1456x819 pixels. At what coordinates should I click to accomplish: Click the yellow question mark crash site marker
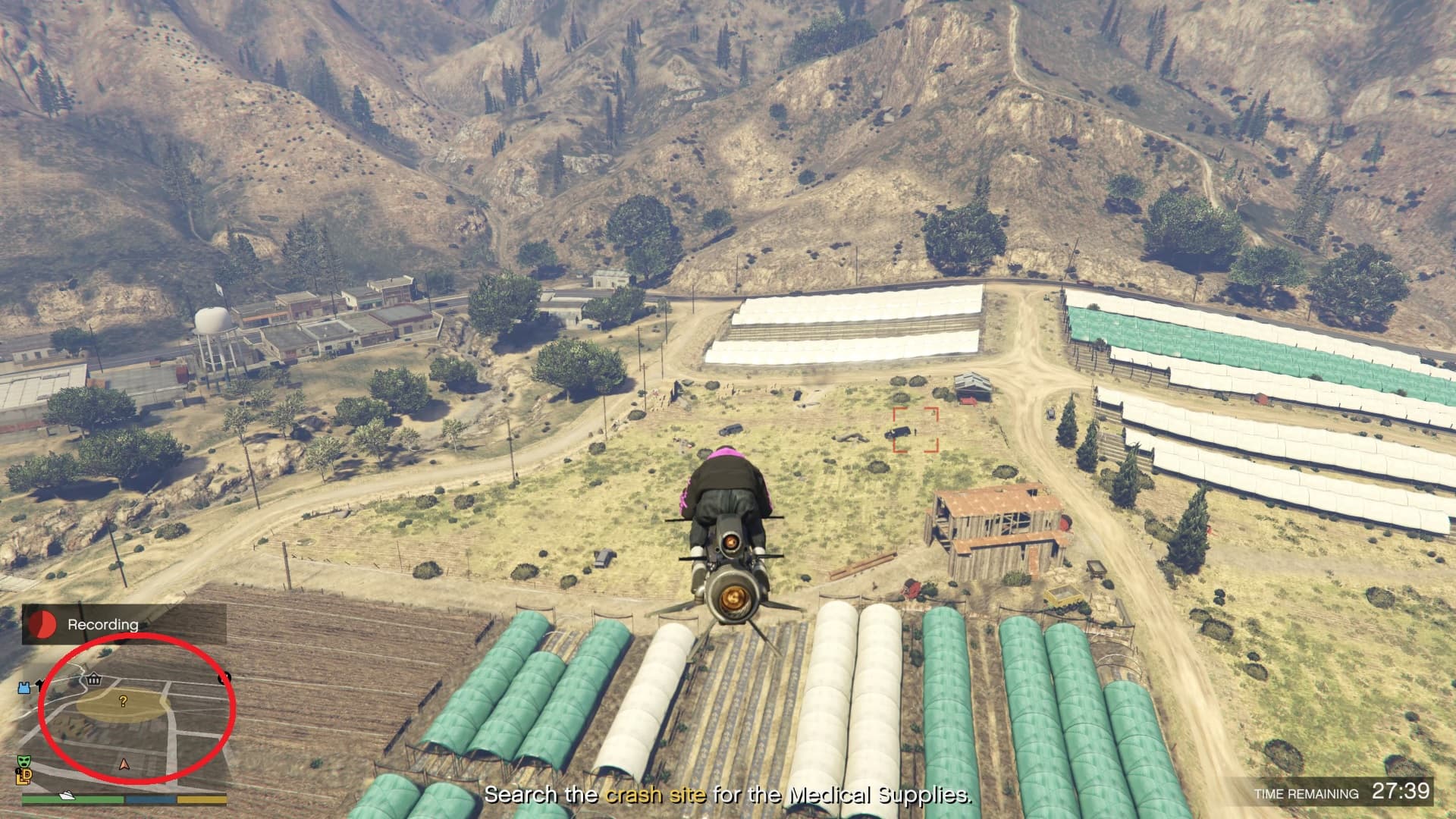(123, 701)
